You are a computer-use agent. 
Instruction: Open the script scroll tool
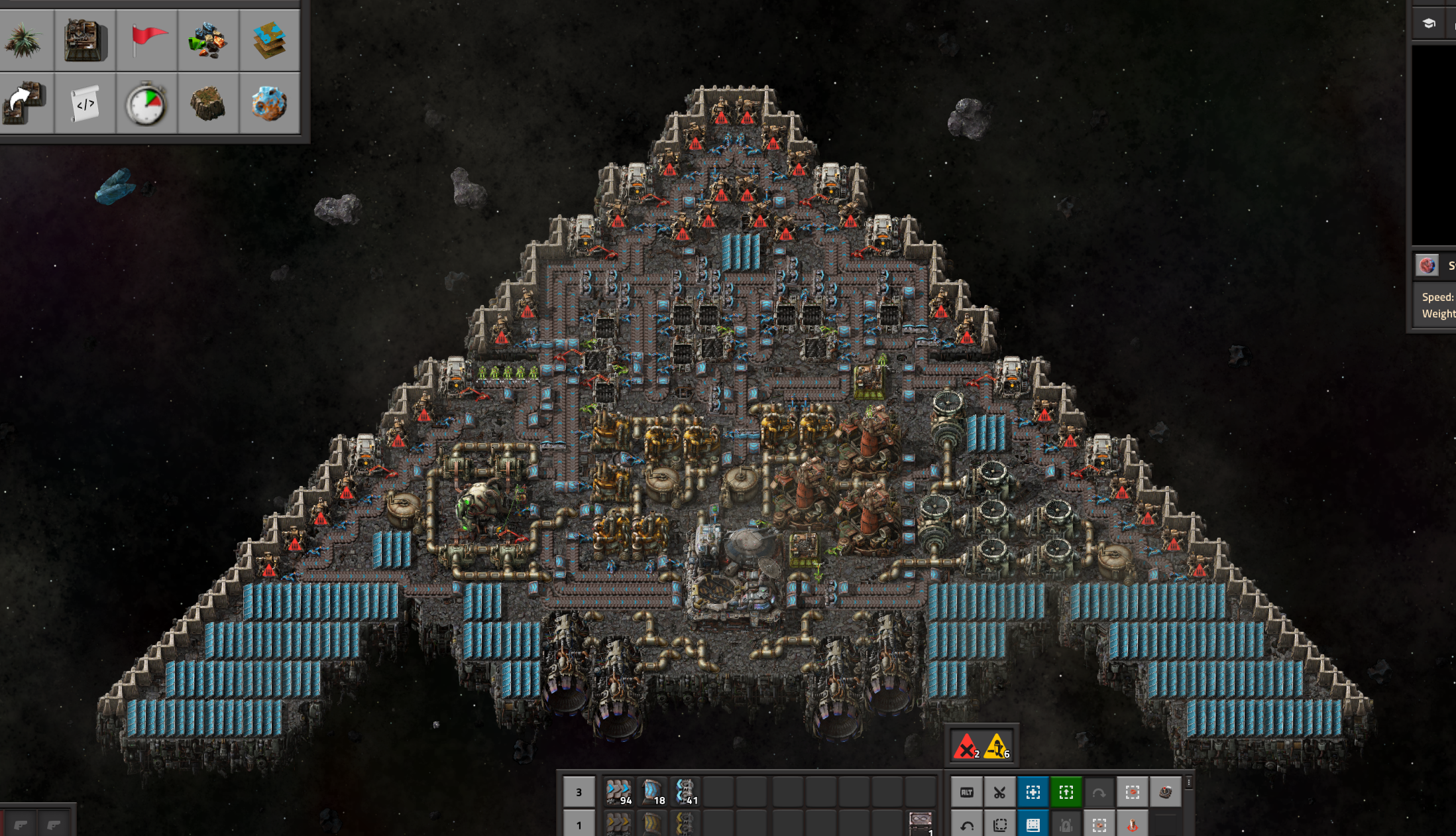pos(85,103)
